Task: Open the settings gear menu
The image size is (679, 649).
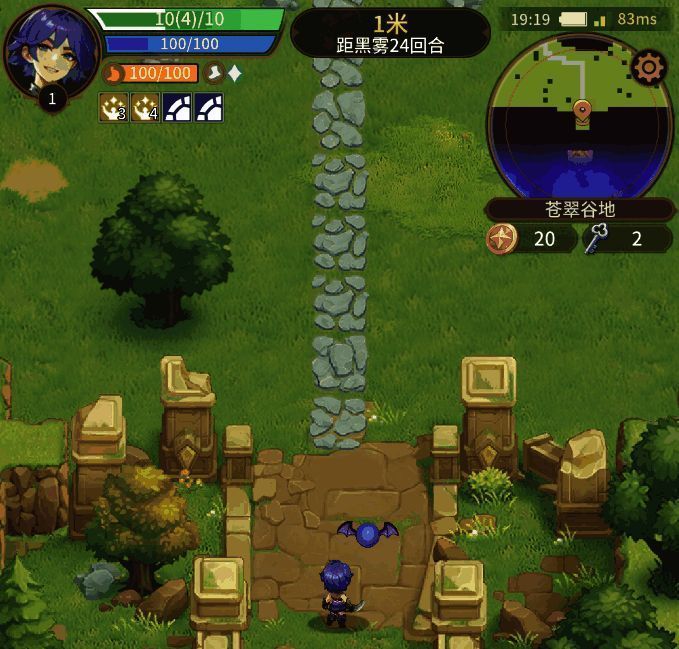Action: 649,68
